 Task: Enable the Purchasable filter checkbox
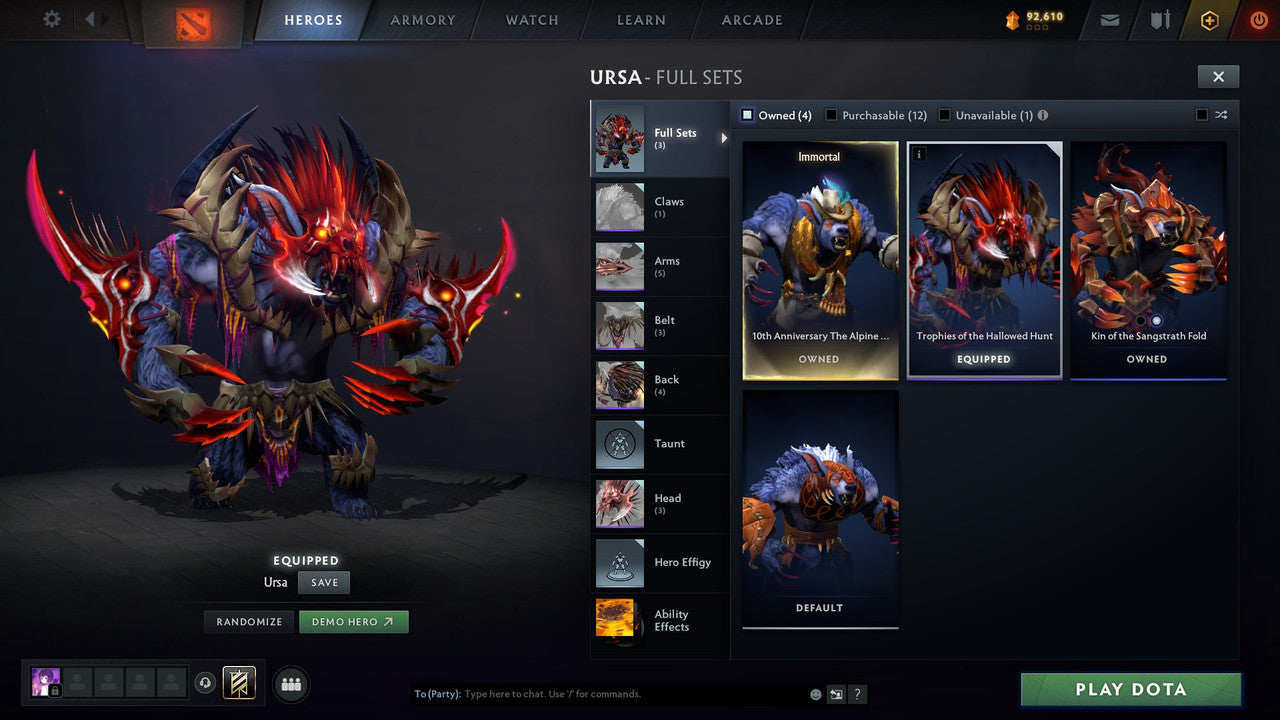click(831, 115)
